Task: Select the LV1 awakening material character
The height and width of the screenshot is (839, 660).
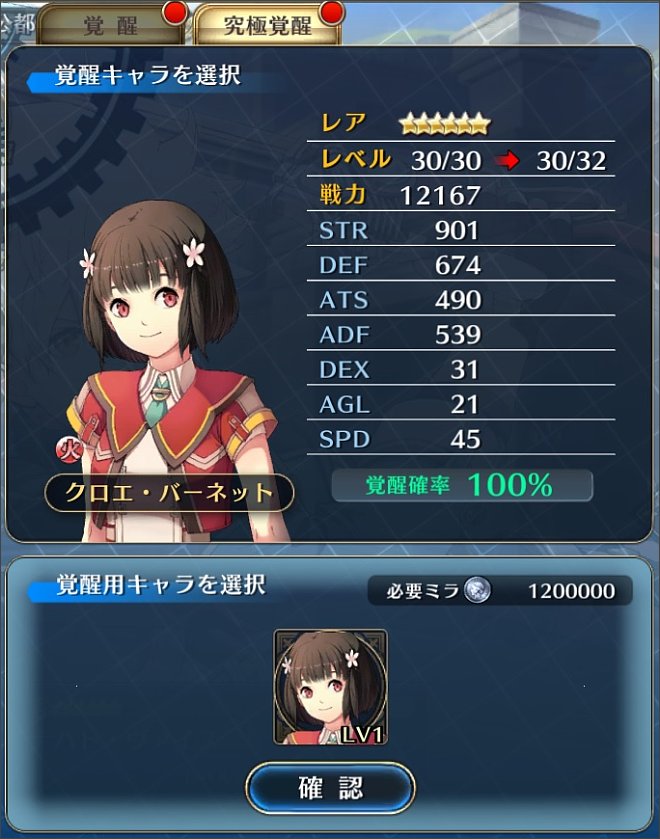Action: click(330, 687)
